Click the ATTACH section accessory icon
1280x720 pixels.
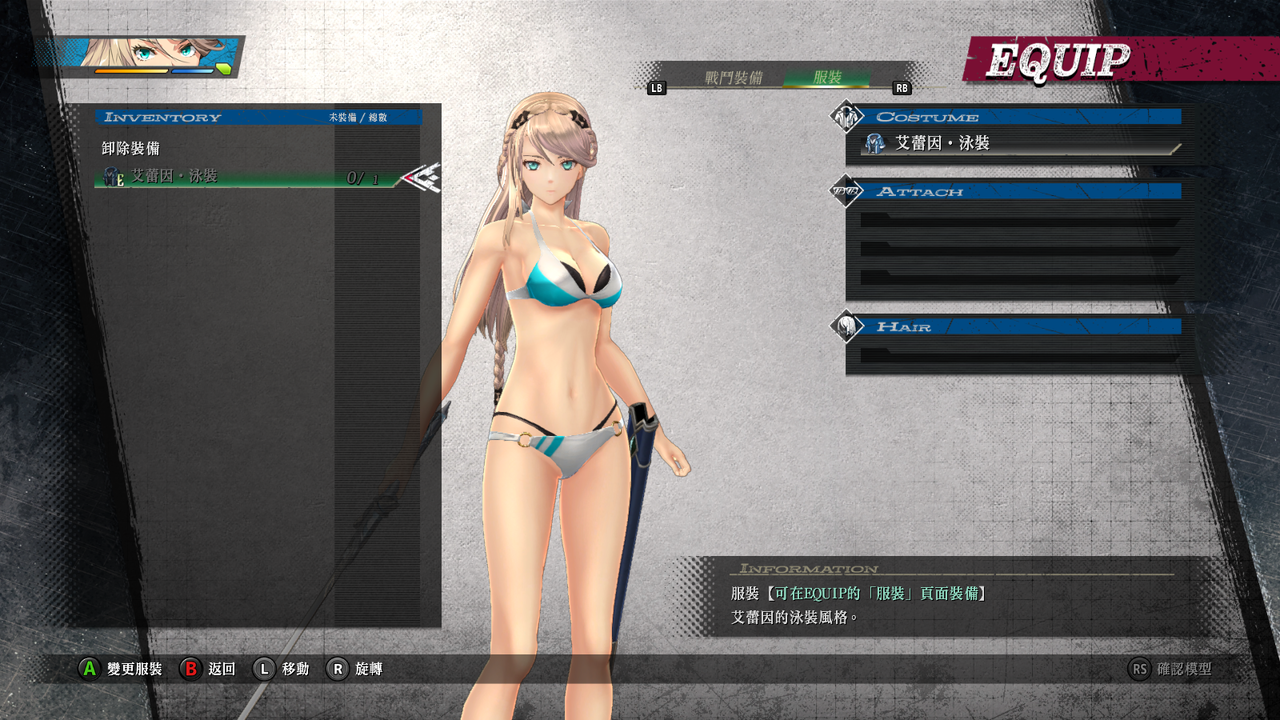click(844, 193)
